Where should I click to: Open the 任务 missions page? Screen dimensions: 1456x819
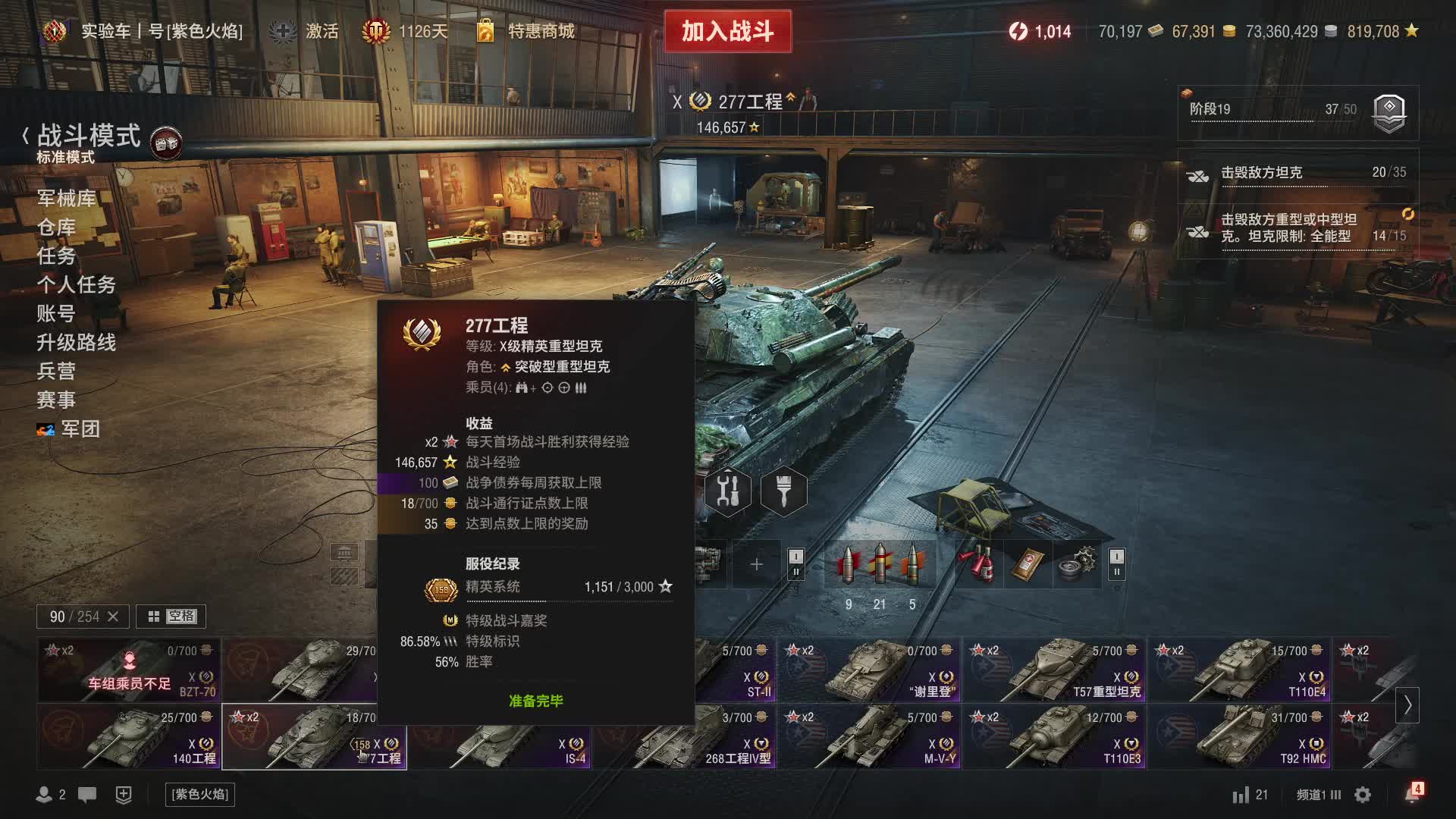pos(56,256)
